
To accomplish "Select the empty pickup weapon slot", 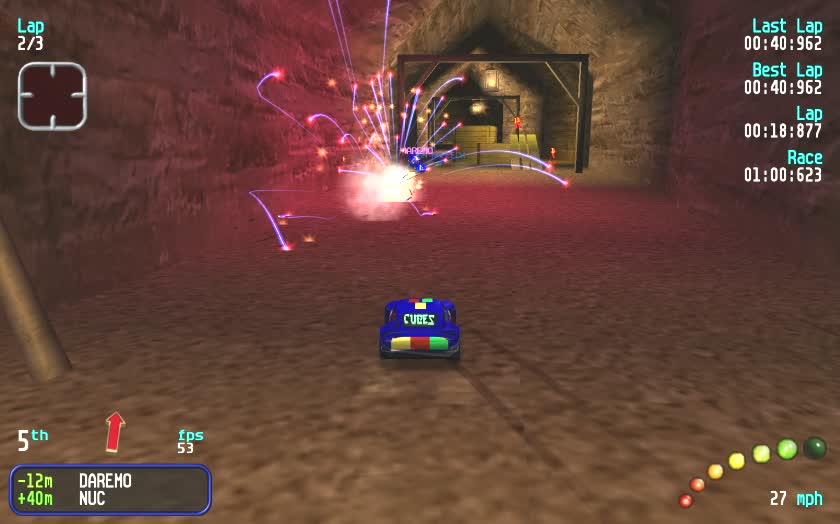I will tap(52, 96).
